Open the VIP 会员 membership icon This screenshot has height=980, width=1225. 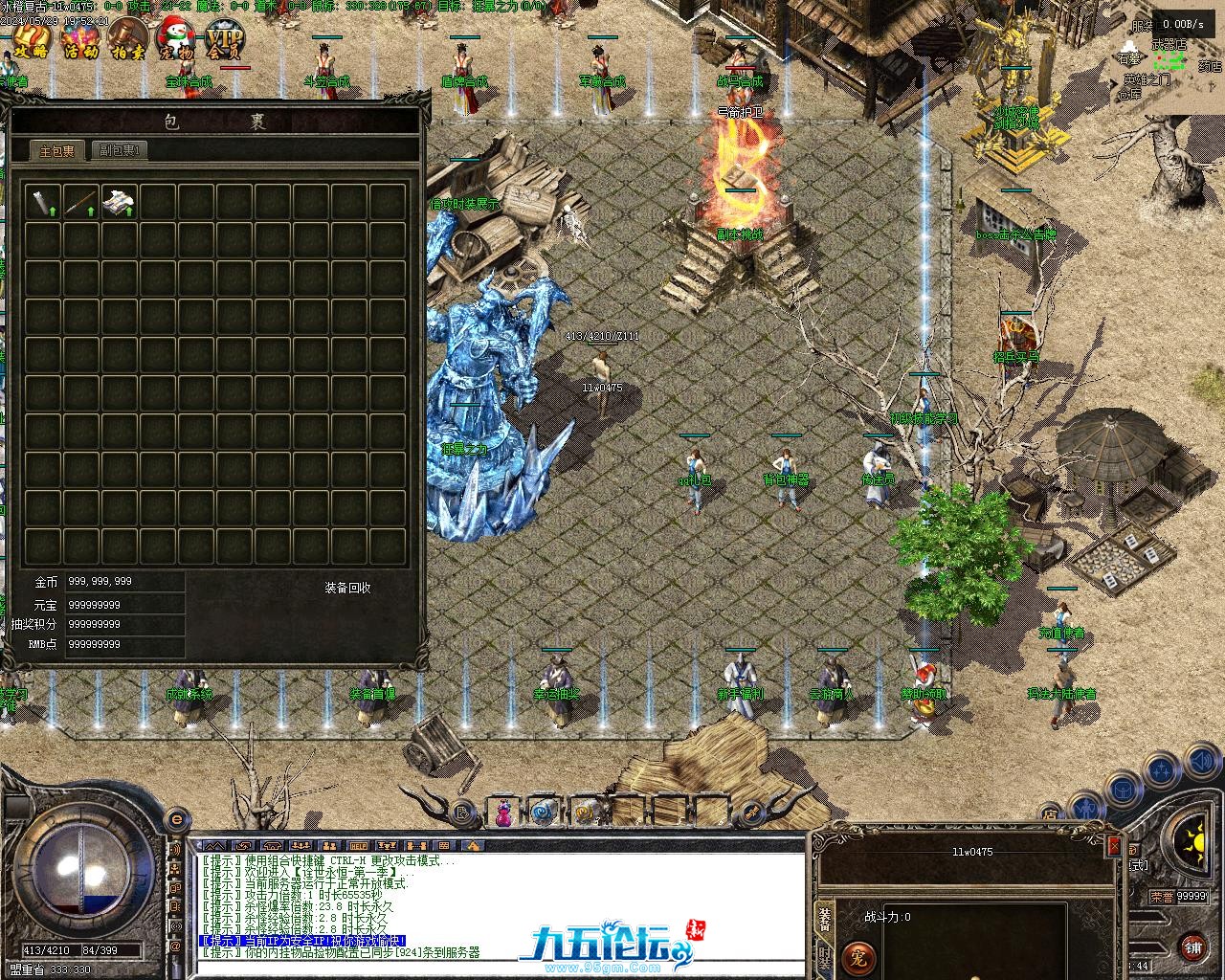point(226,40)
